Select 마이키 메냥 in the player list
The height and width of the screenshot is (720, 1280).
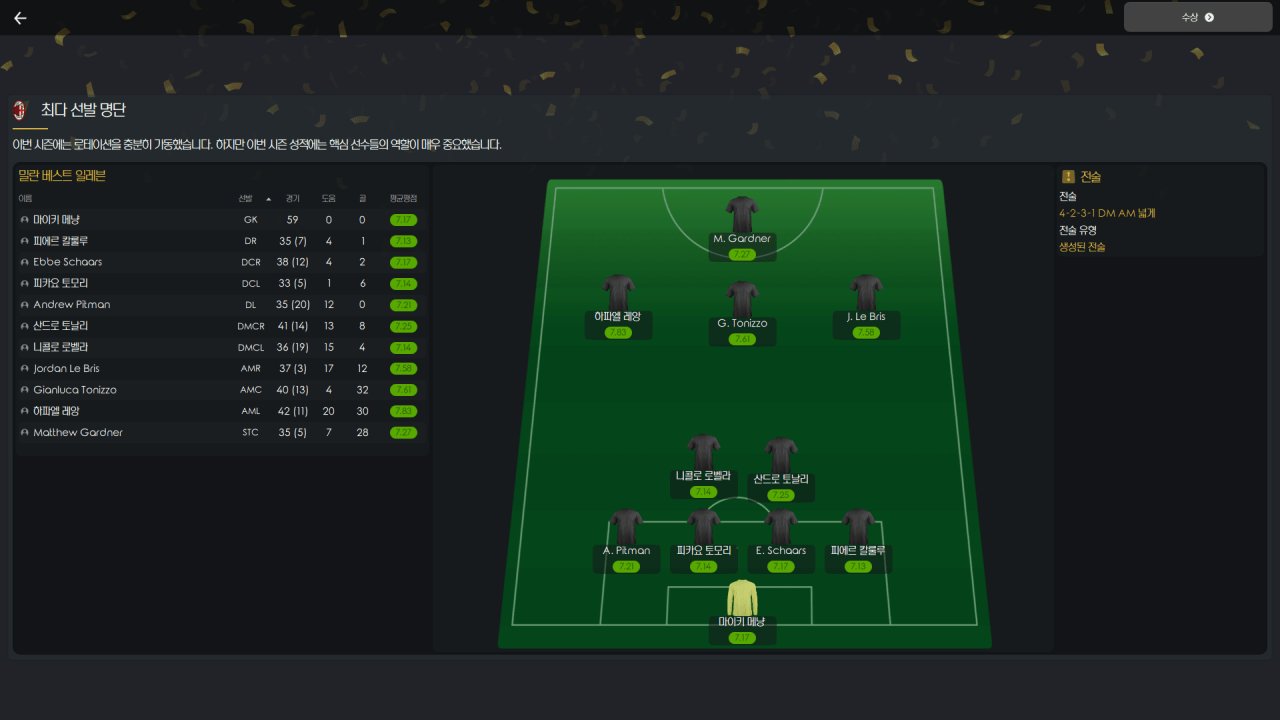pyautogui.click(x=57, y=219)
